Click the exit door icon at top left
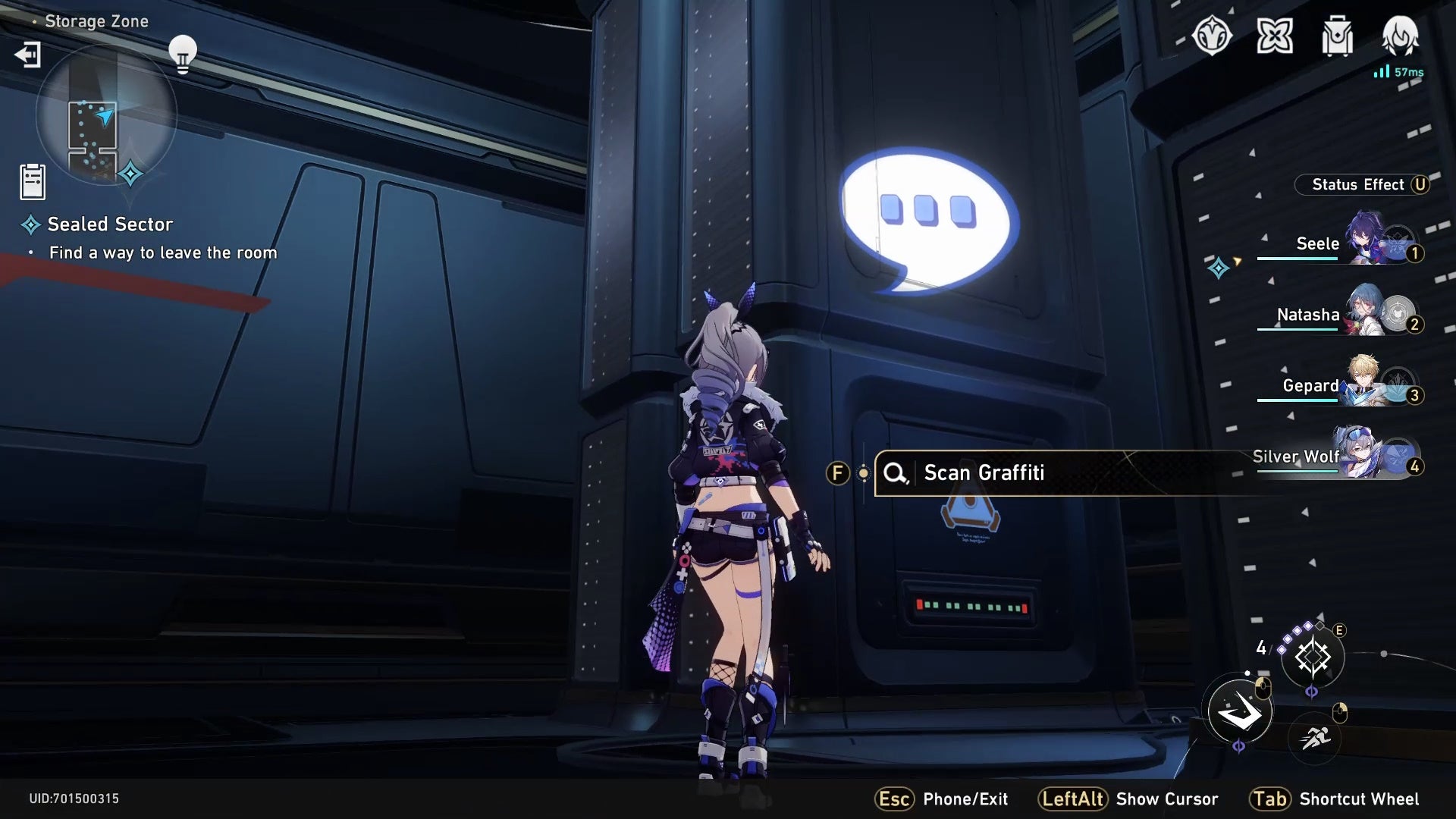Viewport: 1456px width, 819px height. (x=27, y=55)
